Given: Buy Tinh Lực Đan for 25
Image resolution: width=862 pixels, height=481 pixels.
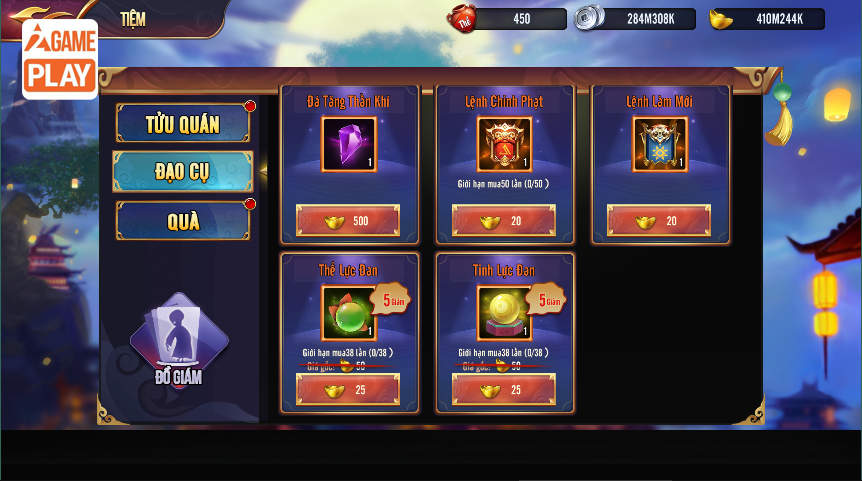Looking at the screenshot, I should tap(504, 389).
